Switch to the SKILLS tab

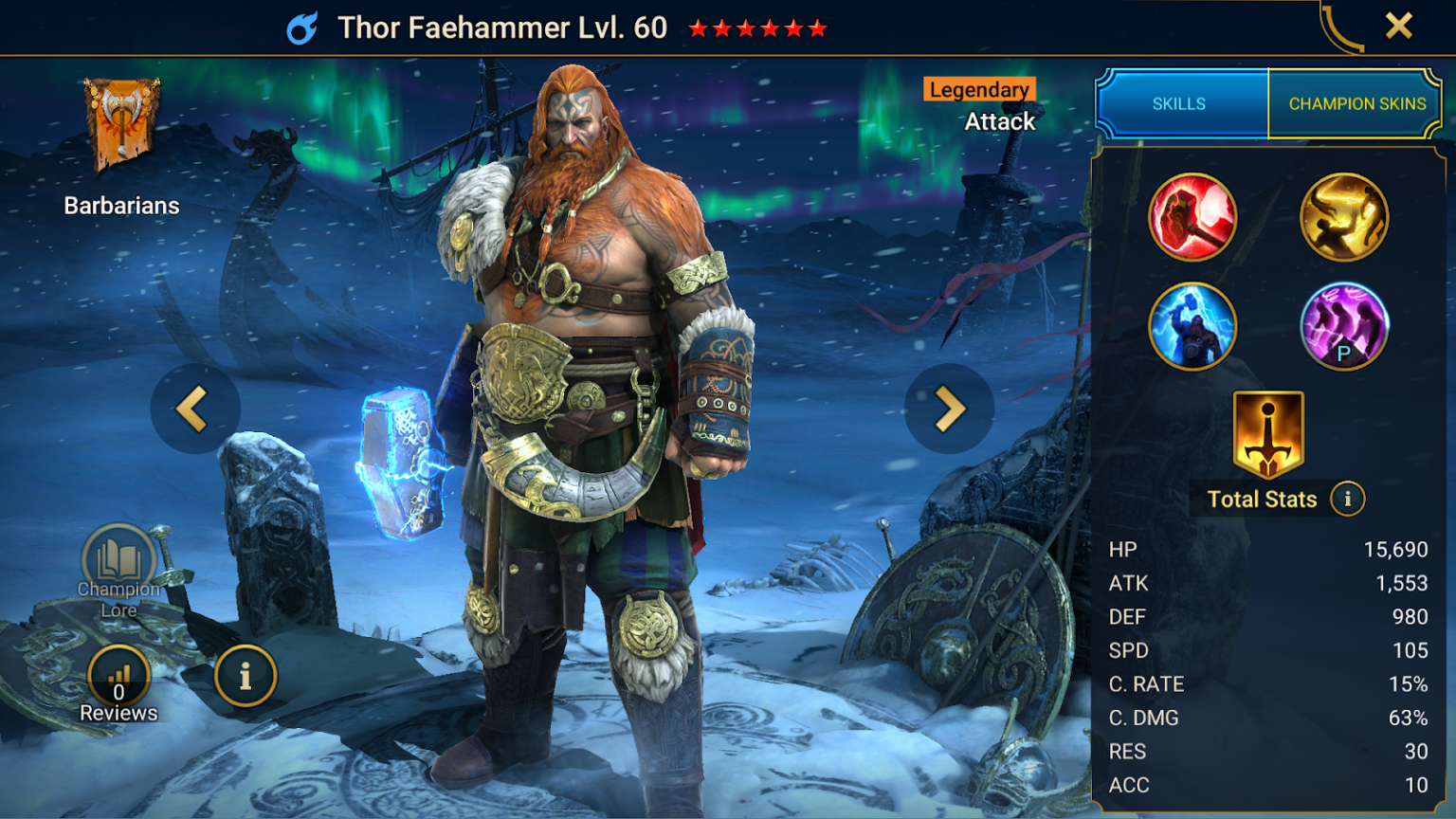(1178, 103)
